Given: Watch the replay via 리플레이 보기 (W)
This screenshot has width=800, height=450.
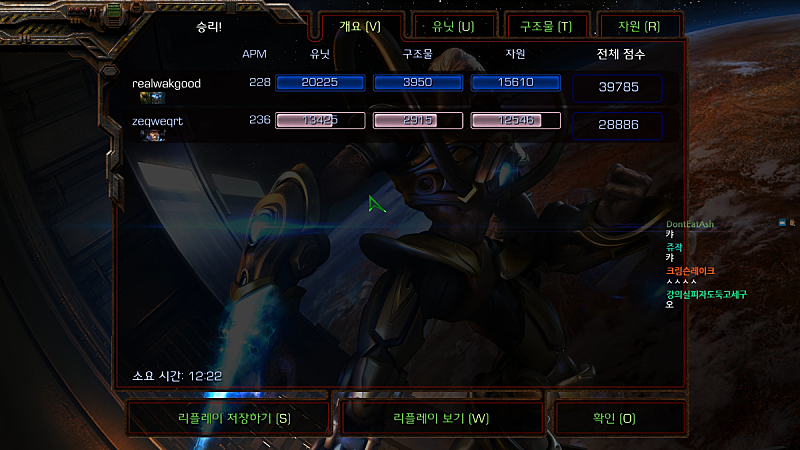Looking at the screenshot, I should [441, 418].
